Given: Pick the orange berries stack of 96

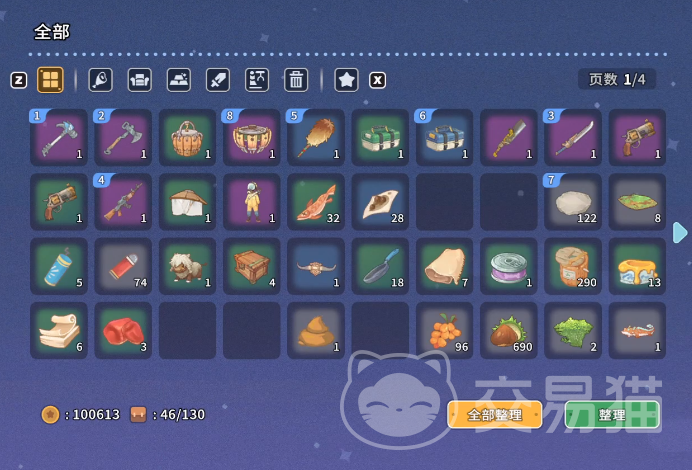Looking at the screenshot, I should point(445,331).
